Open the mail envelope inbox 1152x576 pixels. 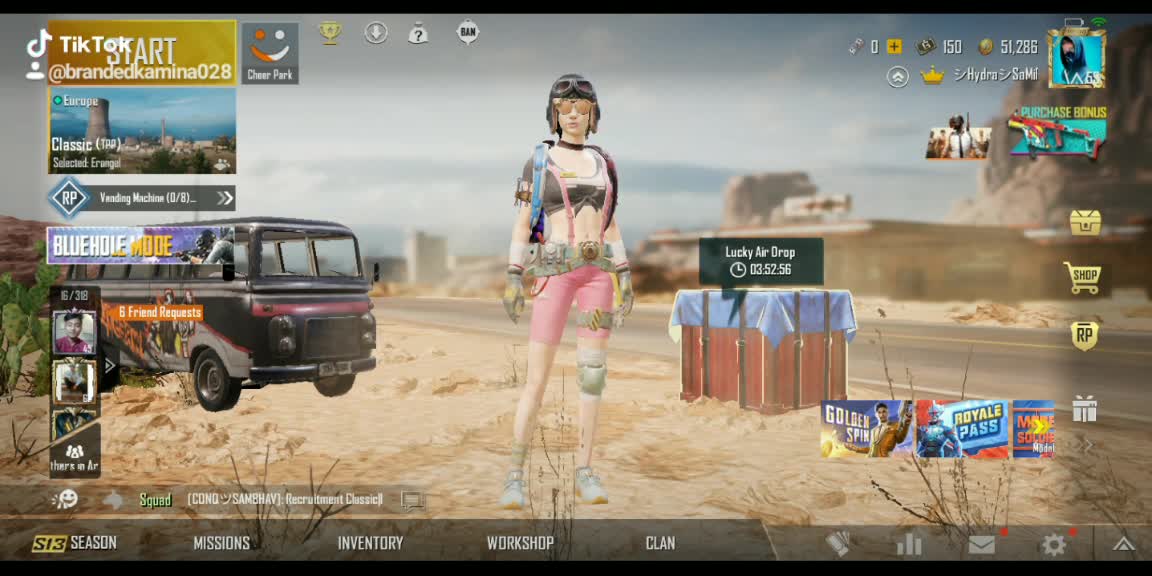tap(982, 544)
